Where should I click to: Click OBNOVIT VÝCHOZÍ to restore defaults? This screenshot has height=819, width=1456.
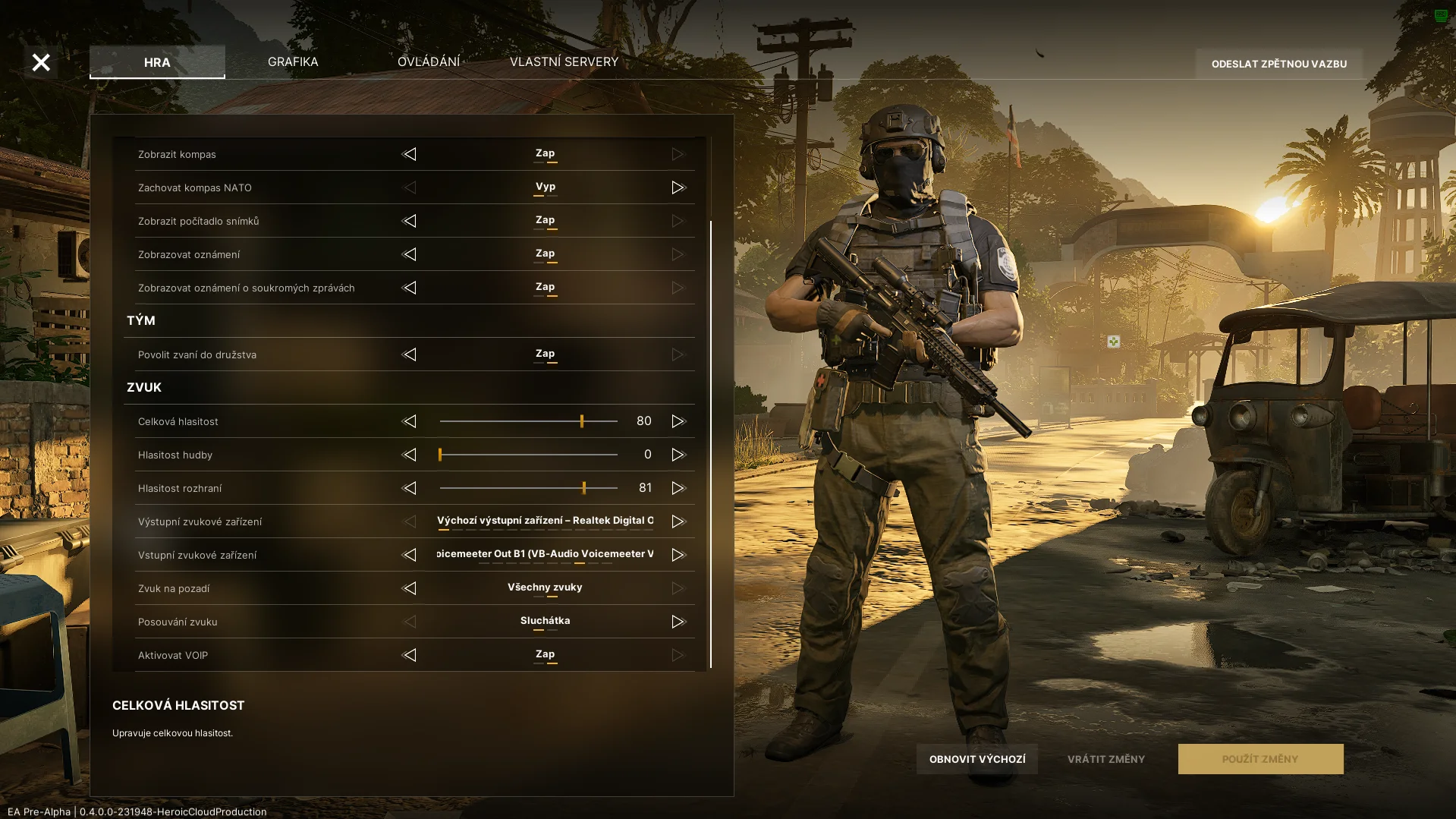click(977, 759)
